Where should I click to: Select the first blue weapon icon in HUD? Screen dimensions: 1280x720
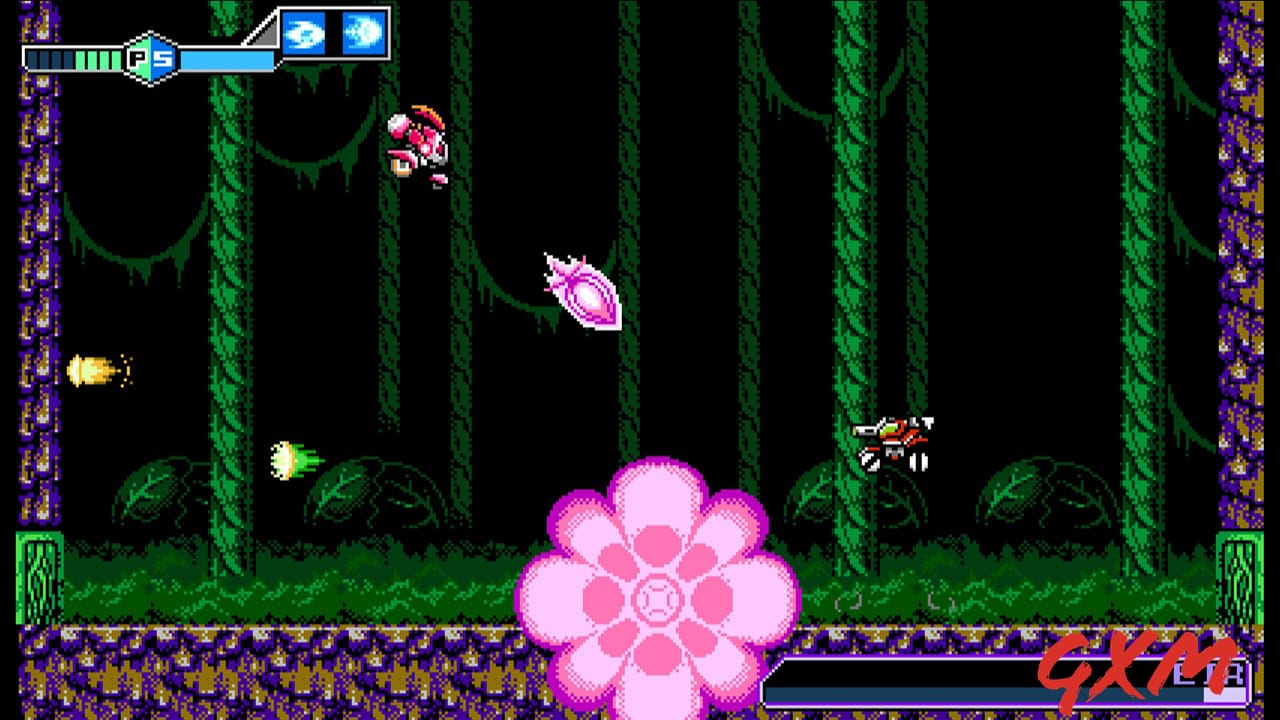tap(305, 32)
